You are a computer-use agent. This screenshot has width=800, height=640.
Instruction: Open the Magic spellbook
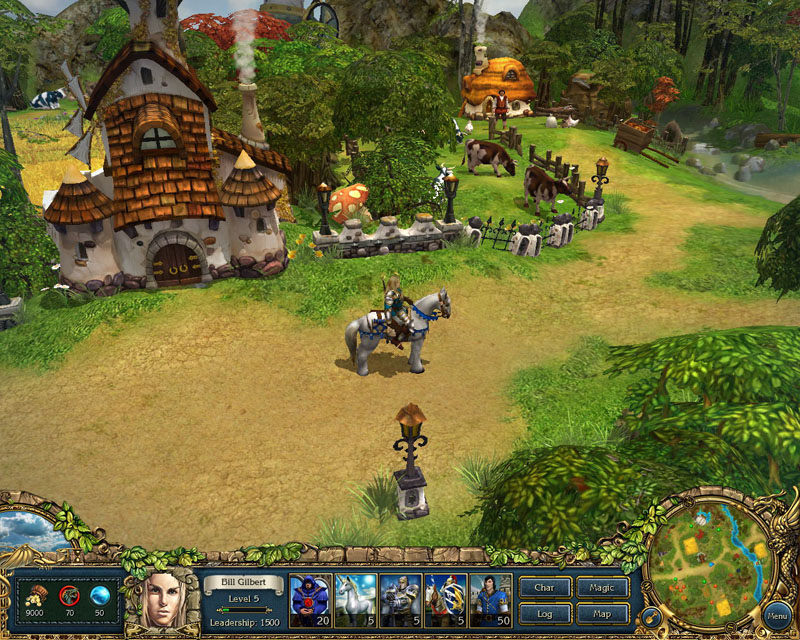click(603, 588)
